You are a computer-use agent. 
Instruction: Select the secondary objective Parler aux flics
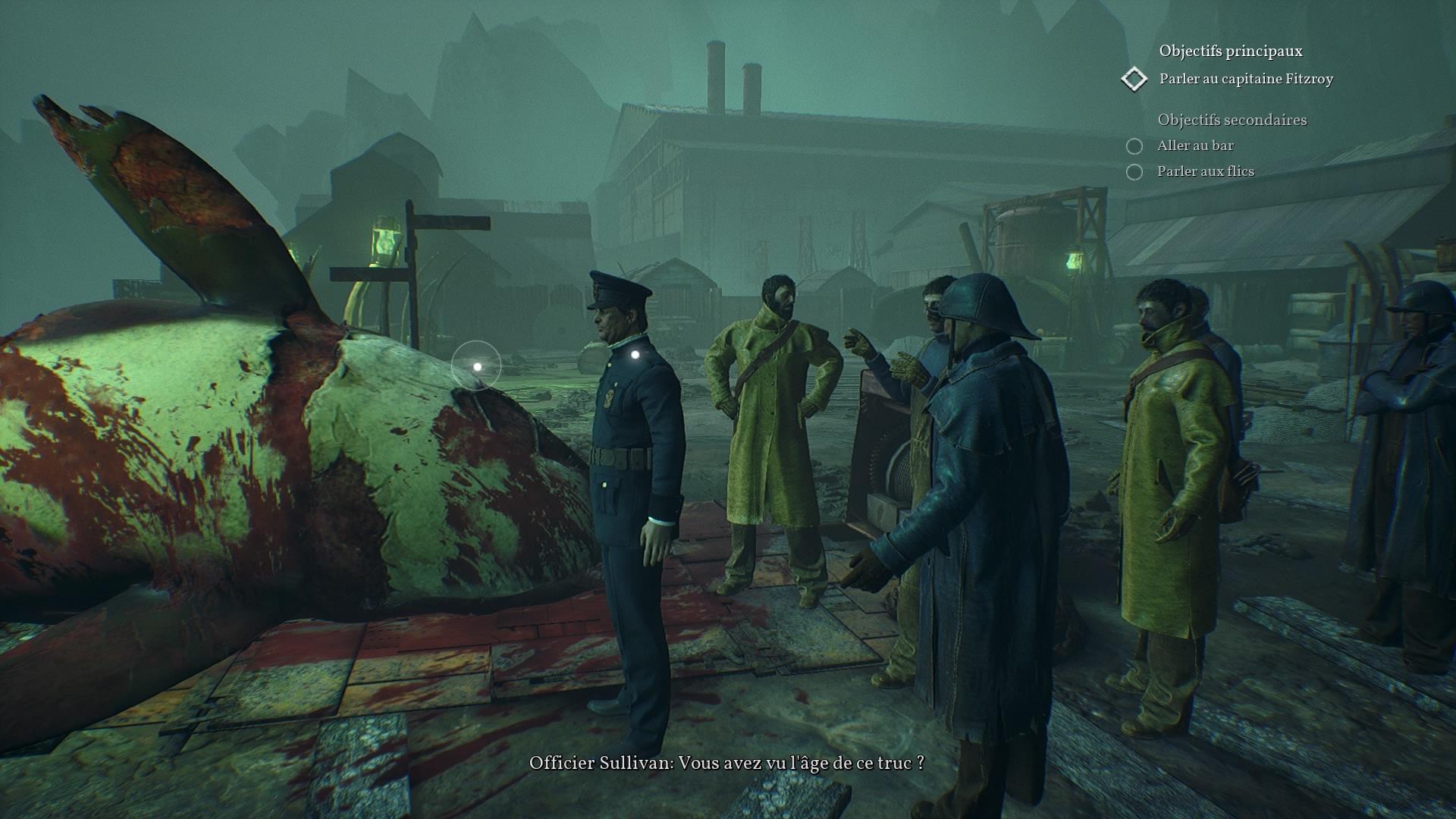(1205, 171)
